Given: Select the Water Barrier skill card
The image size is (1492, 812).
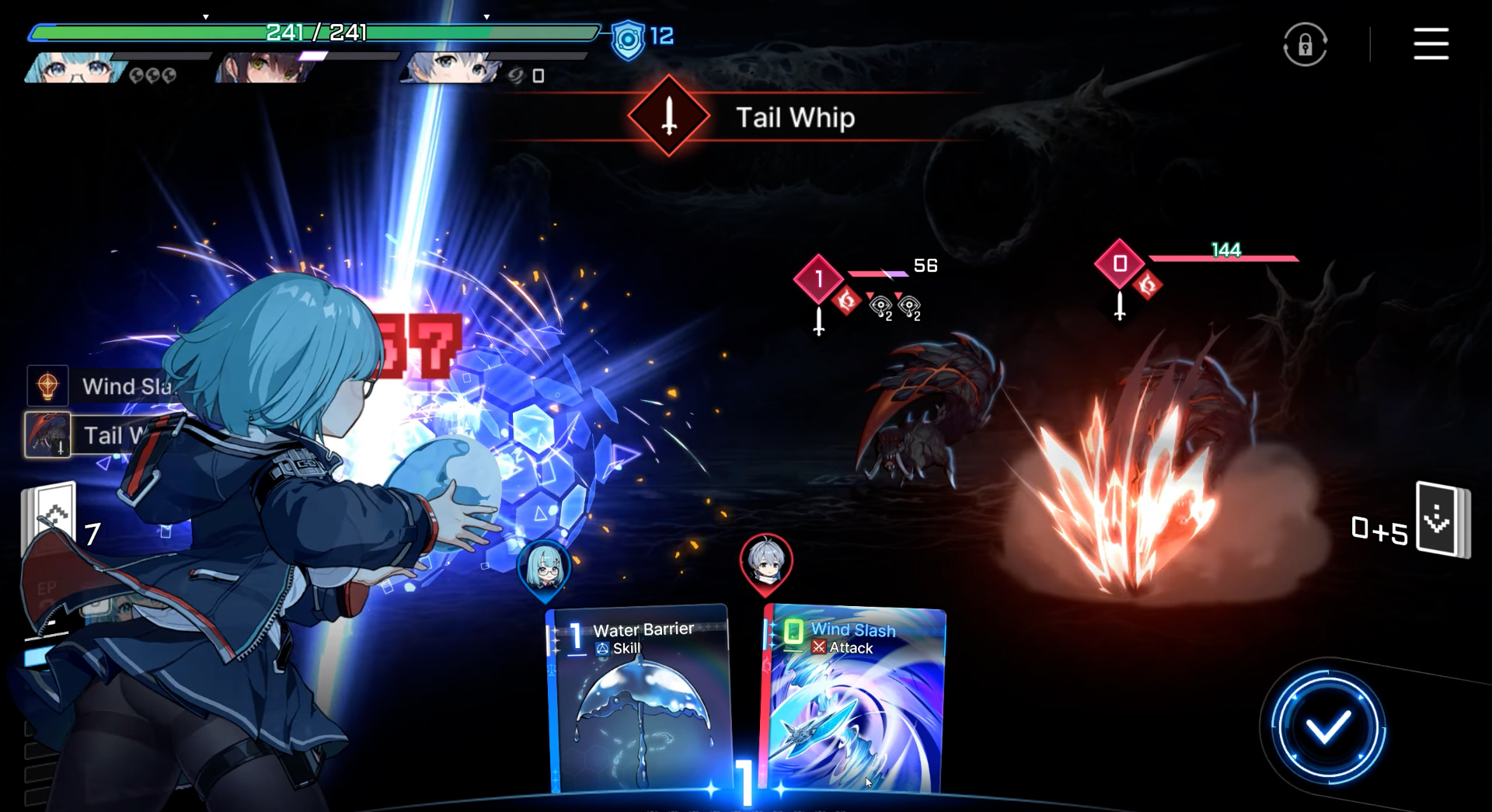Looking at the screenshot, I should 639,699.
